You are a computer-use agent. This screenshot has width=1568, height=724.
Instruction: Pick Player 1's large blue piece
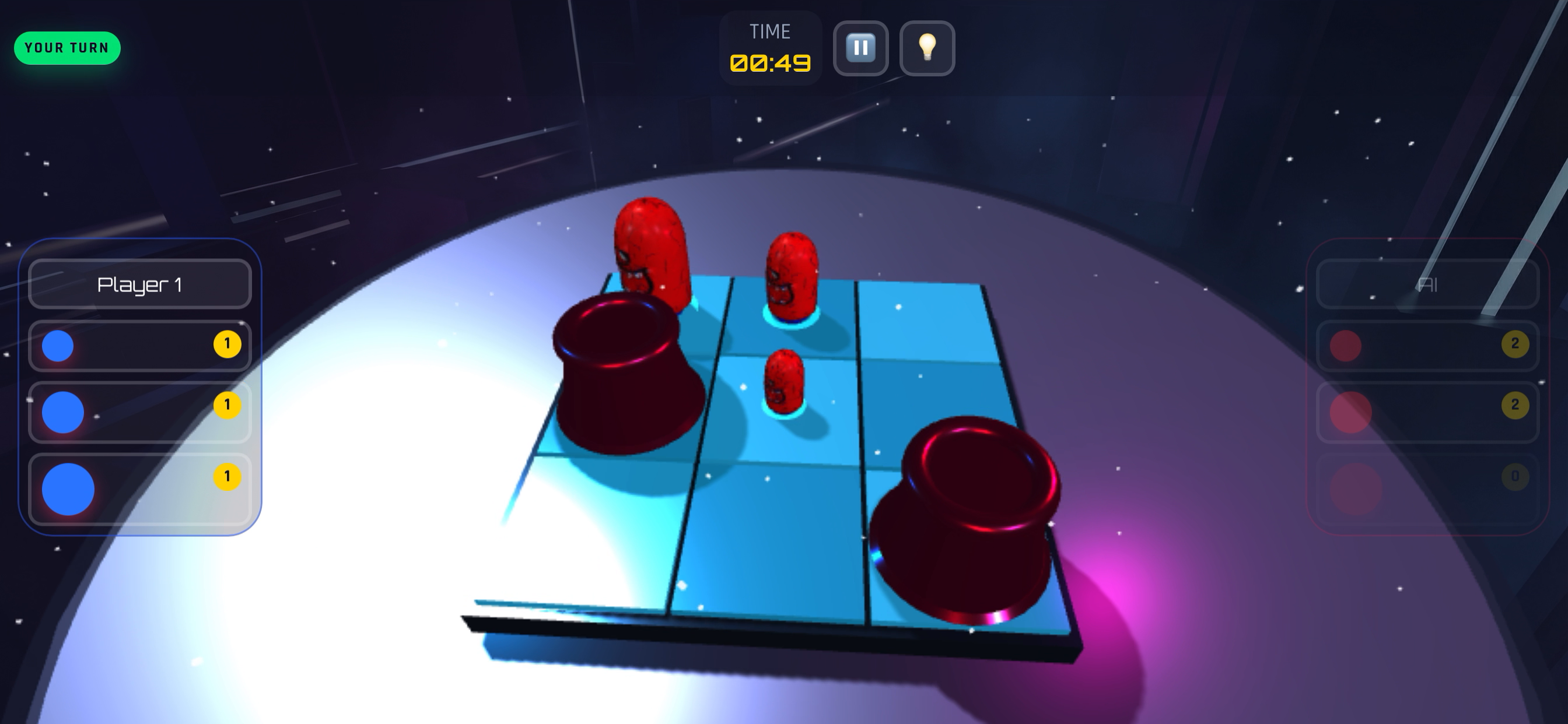[x=68, y=489]
